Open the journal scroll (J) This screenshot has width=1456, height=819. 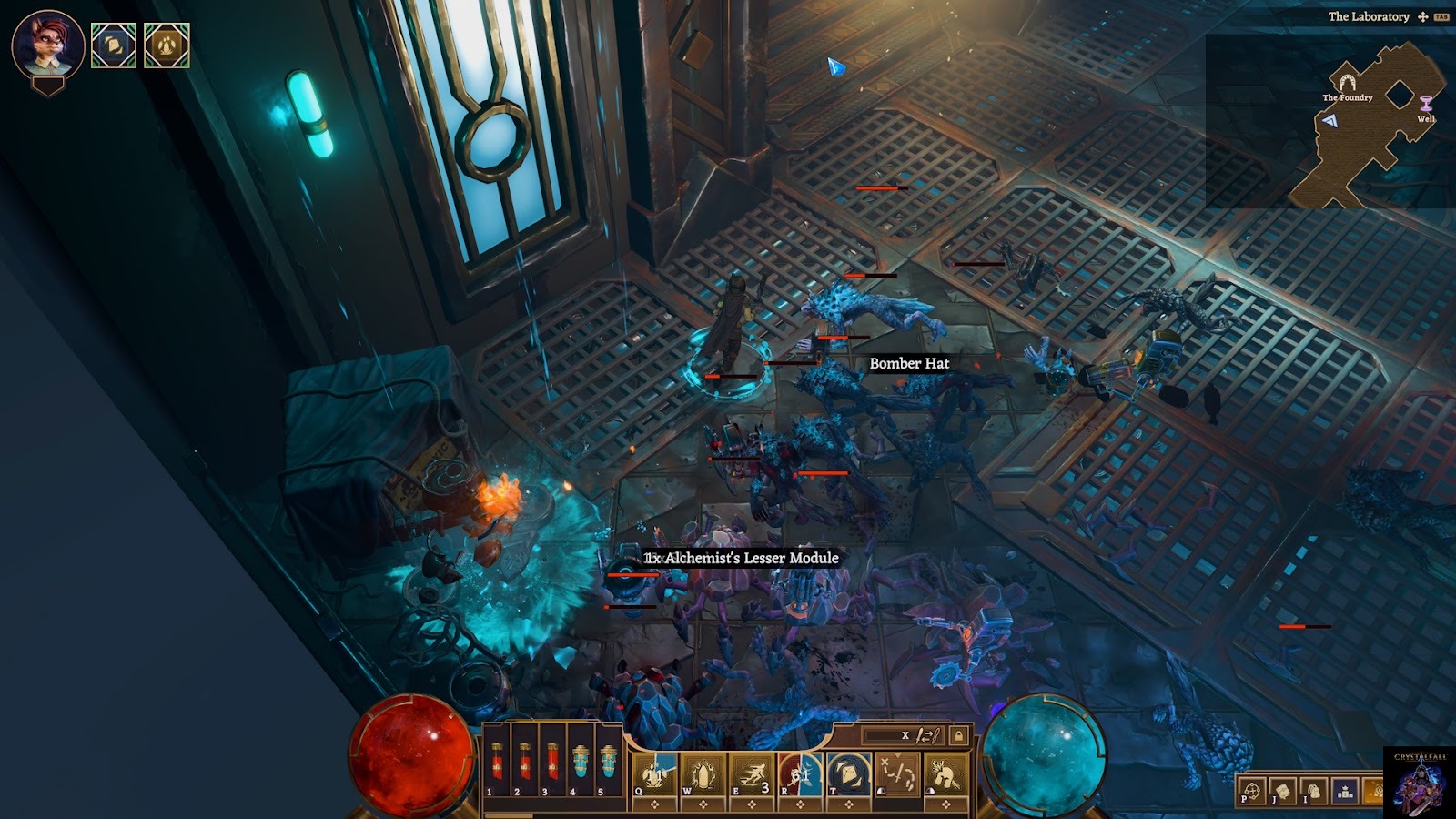pos(1282,791)
